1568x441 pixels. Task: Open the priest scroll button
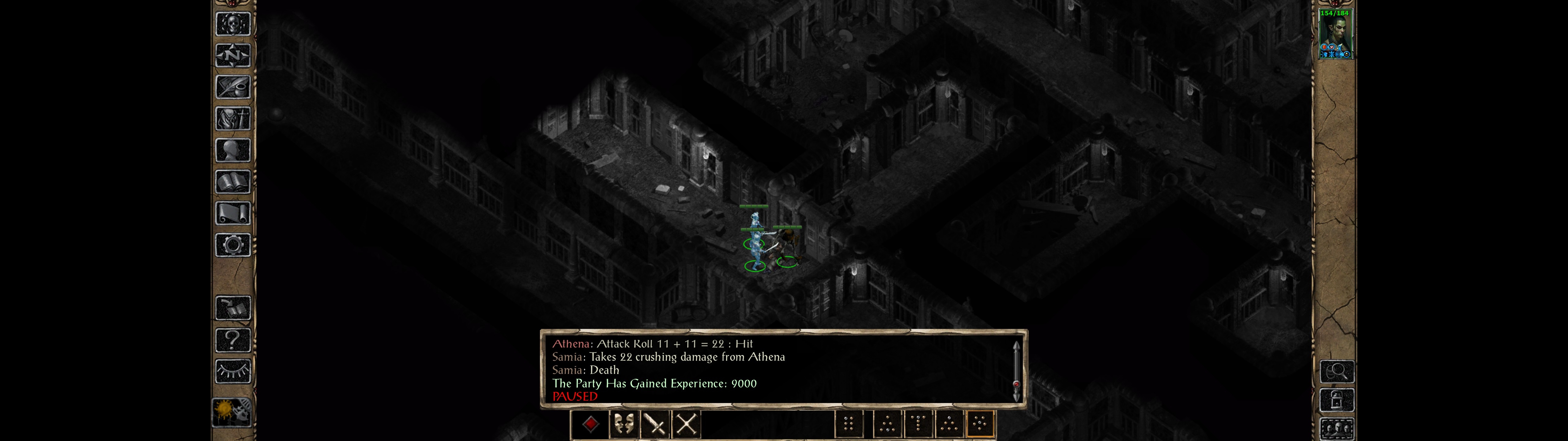click(232, 214)
